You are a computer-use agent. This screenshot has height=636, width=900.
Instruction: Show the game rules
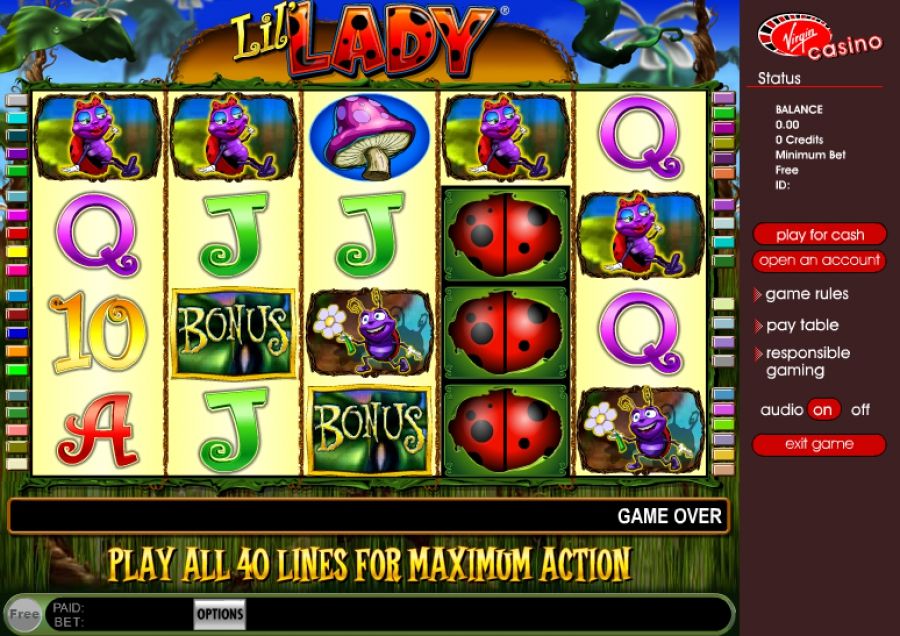[x=806, y=294]
